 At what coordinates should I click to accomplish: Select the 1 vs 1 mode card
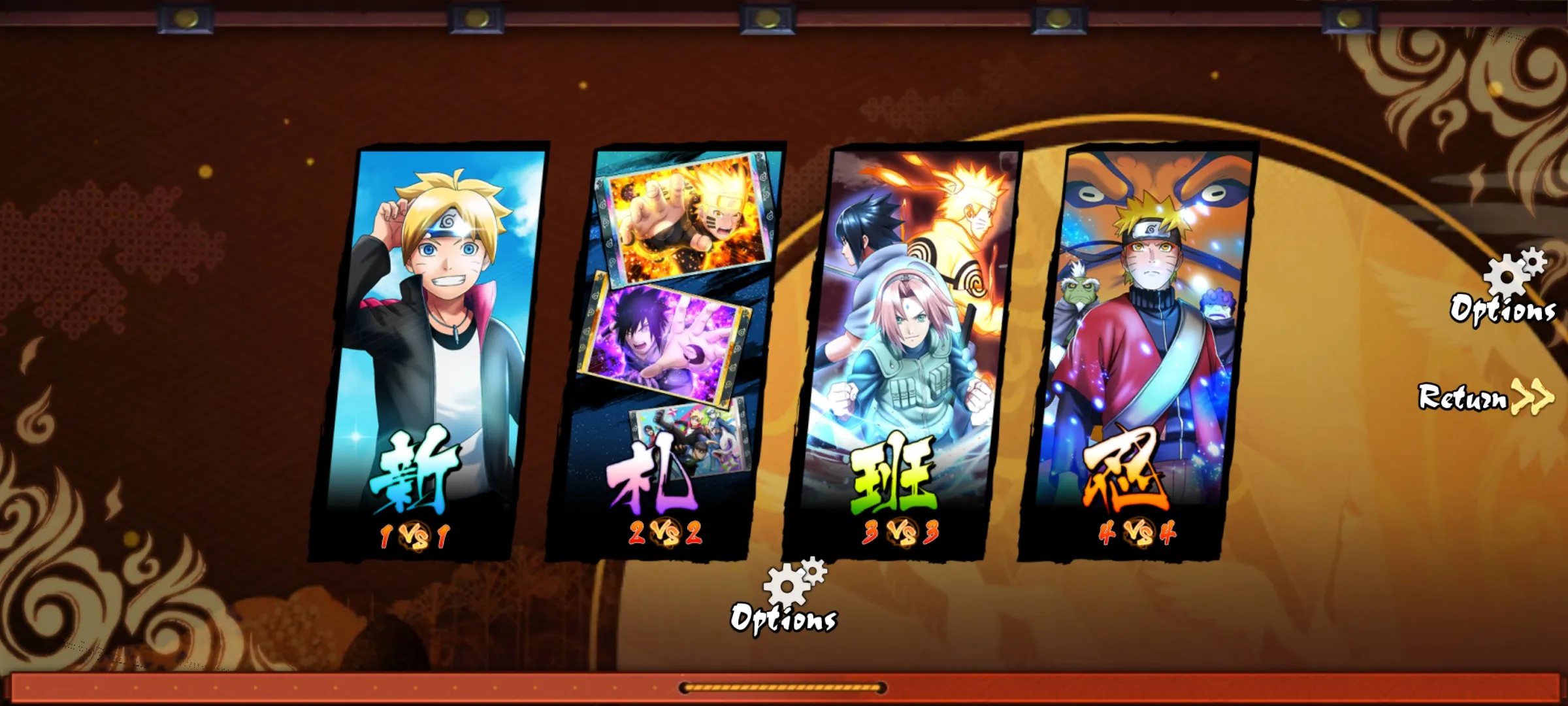[x=431, y=353]
